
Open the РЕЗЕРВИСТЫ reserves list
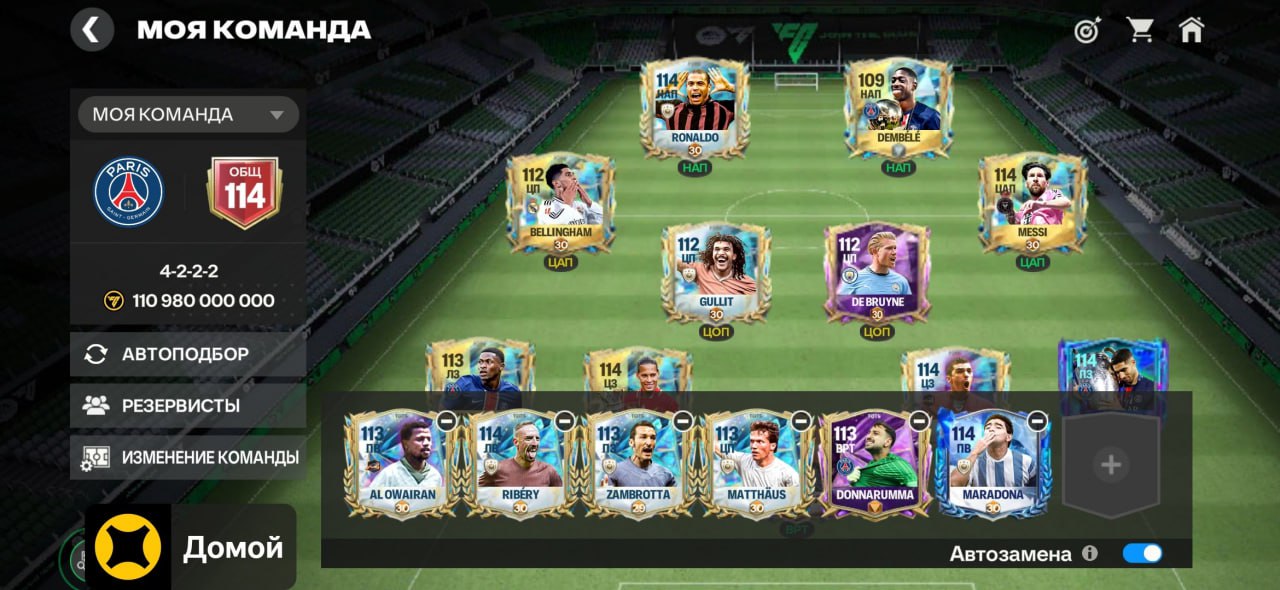click(188, 406)
